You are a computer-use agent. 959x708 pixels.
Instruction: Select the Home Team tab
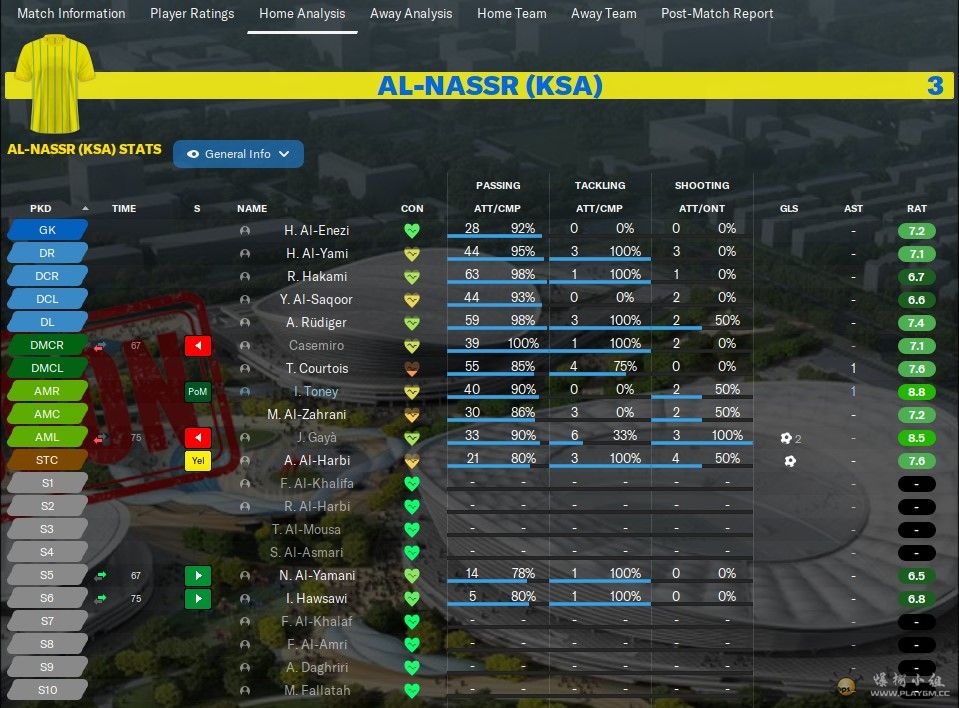(x=512, y=14)
